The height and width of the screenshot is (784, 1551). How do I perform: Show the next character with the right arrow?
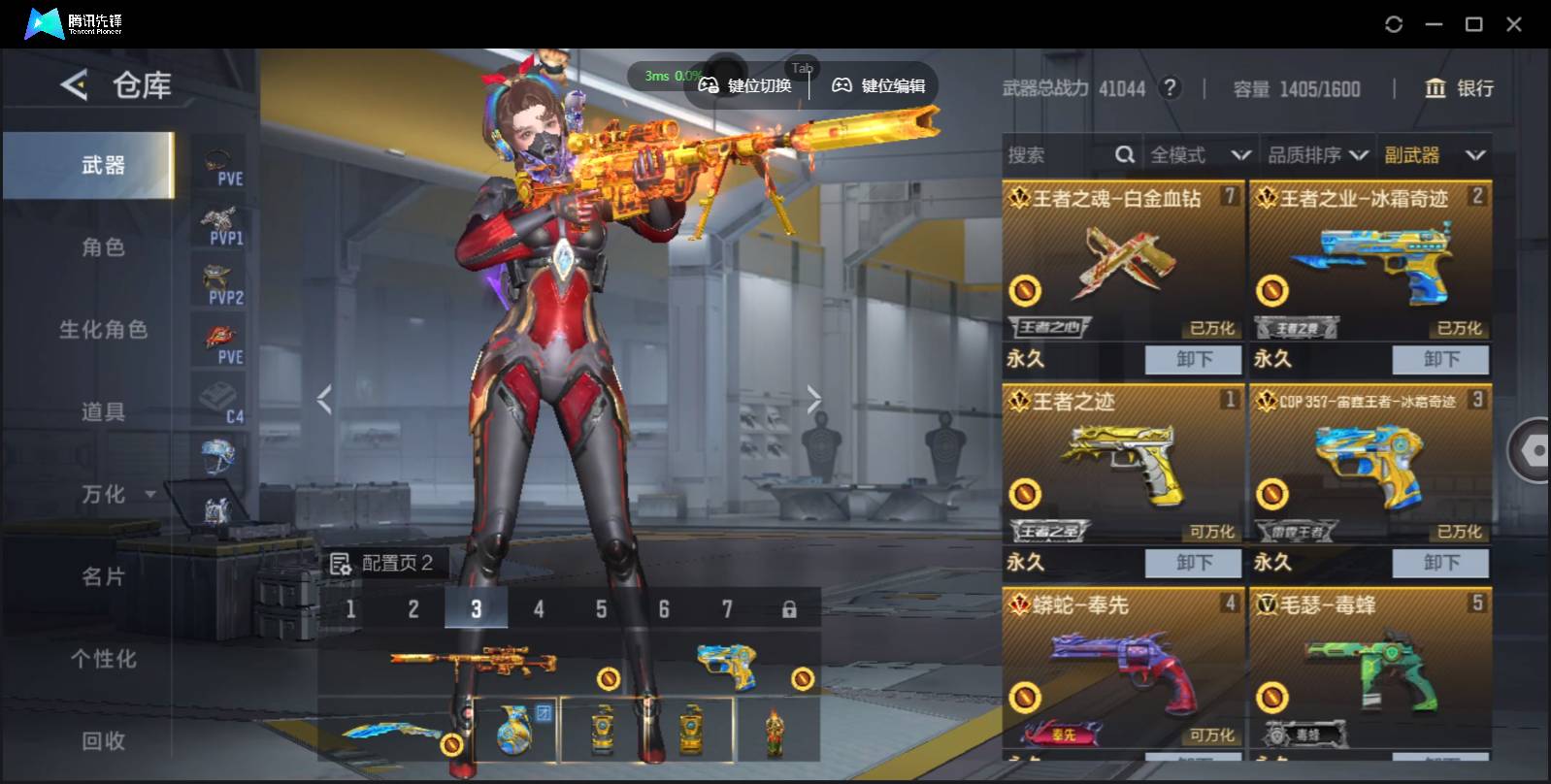coord(813,399)
